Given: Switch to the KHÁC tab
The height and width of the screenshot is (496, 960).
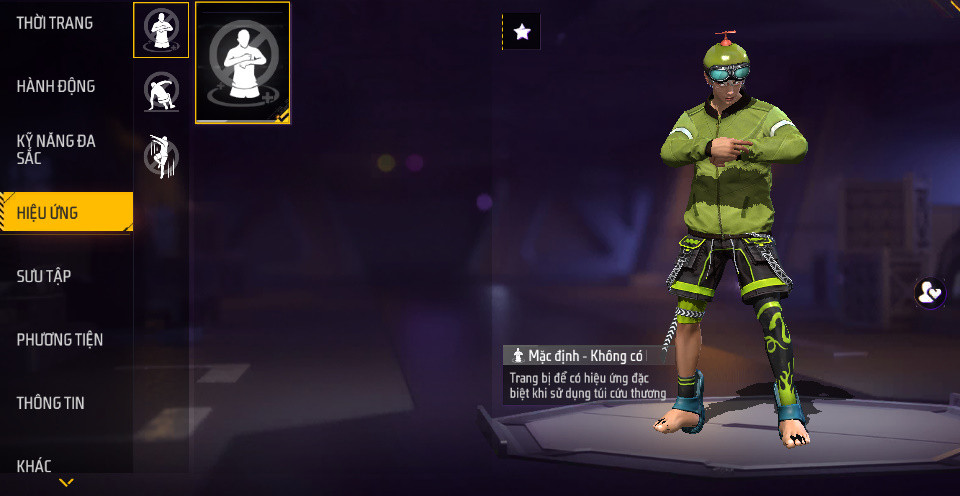Looking at the screenshot, I should click(34, 465).
